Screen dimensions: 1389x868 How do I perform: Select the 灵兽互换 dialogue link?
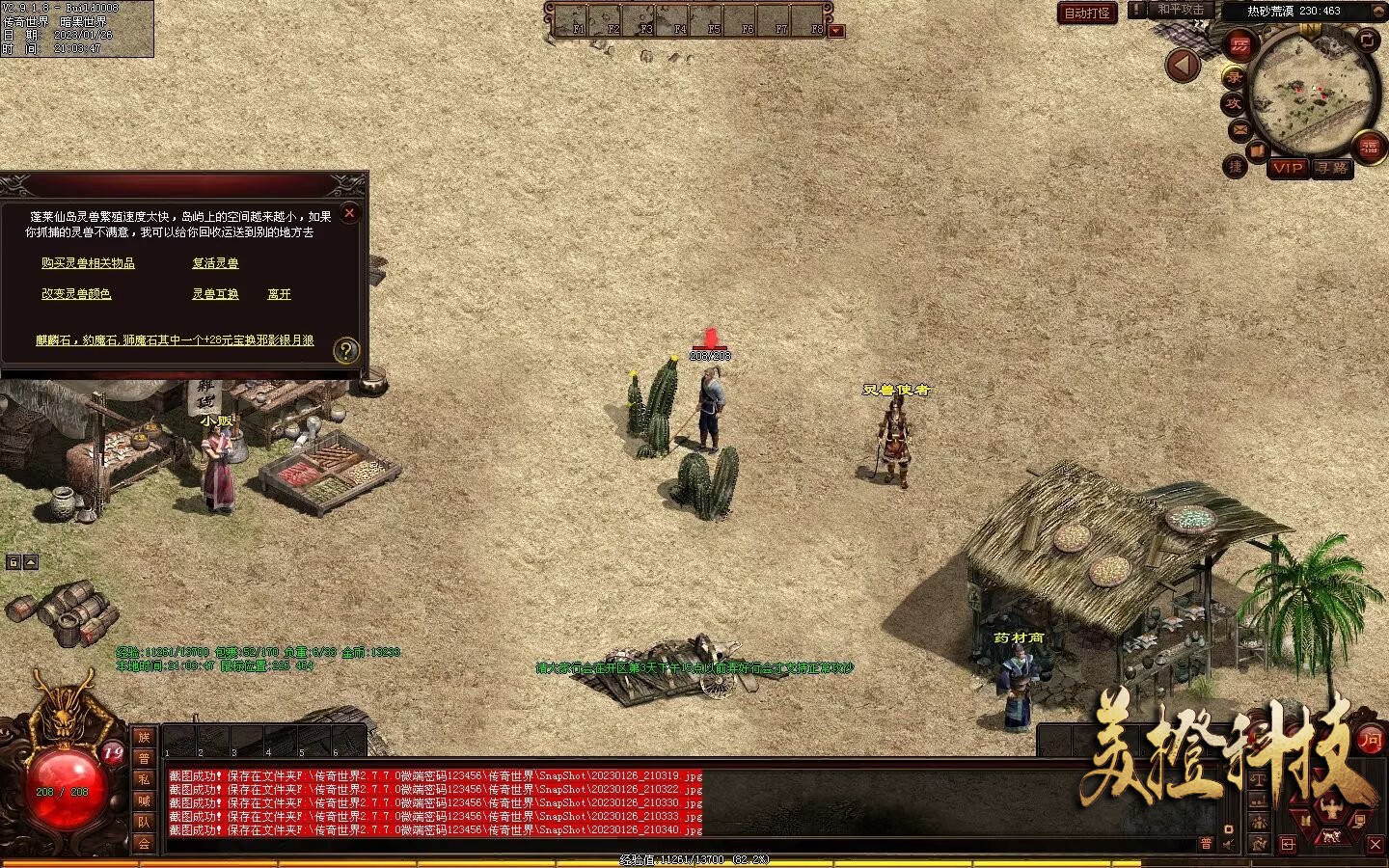coord(215,294)
